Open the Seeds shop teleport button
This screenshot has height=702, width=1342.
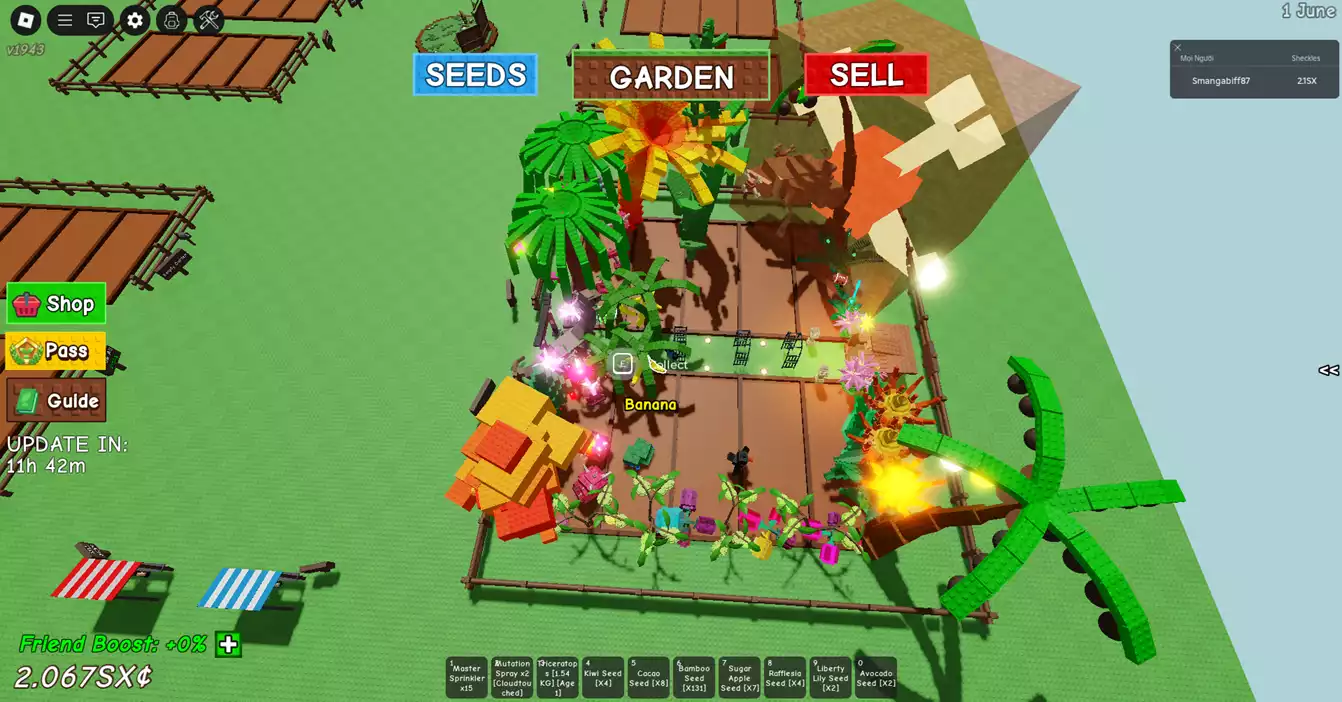[x=475, y=75]
